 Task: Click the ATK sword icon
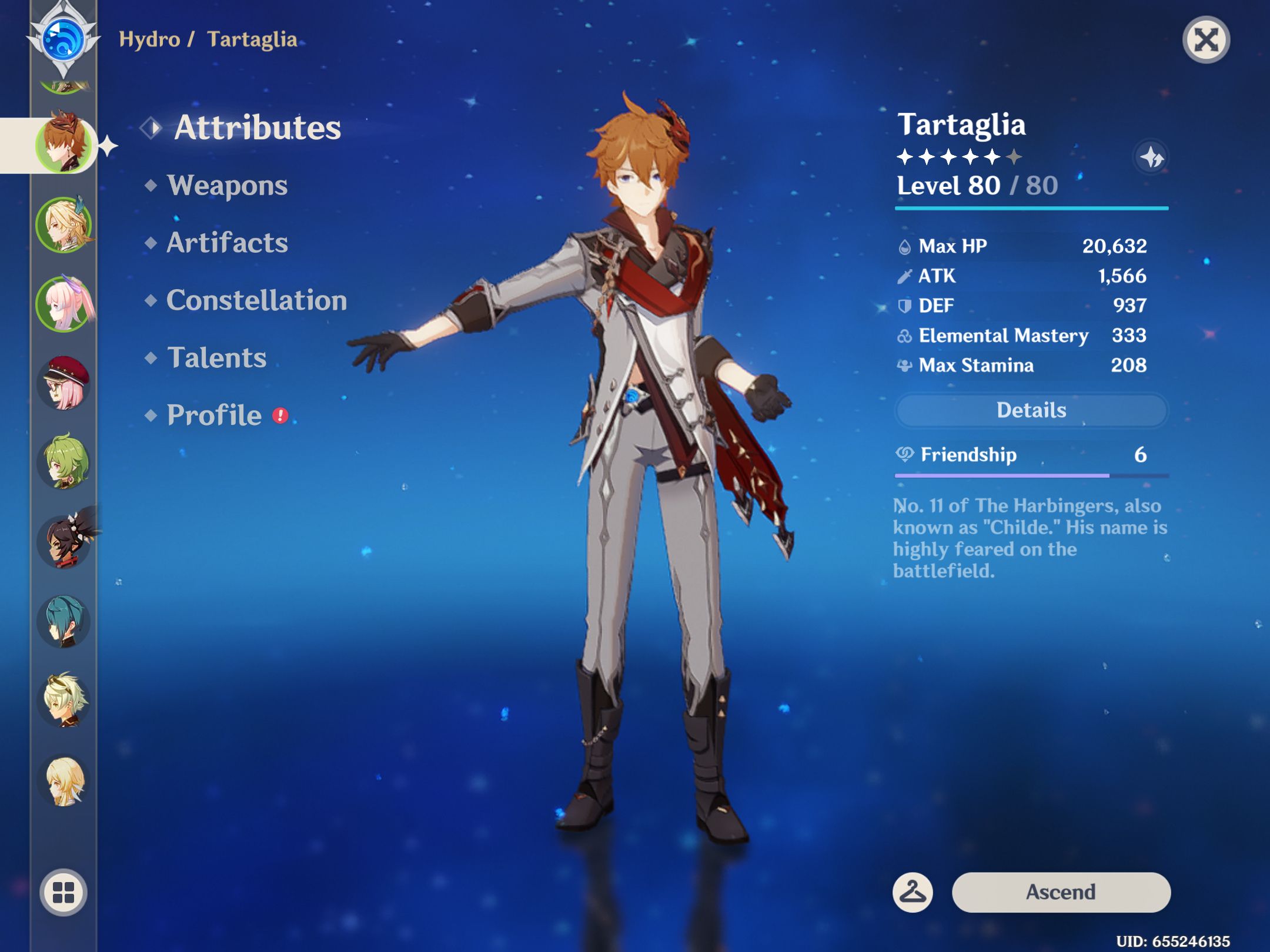click(x=906, y=276)
